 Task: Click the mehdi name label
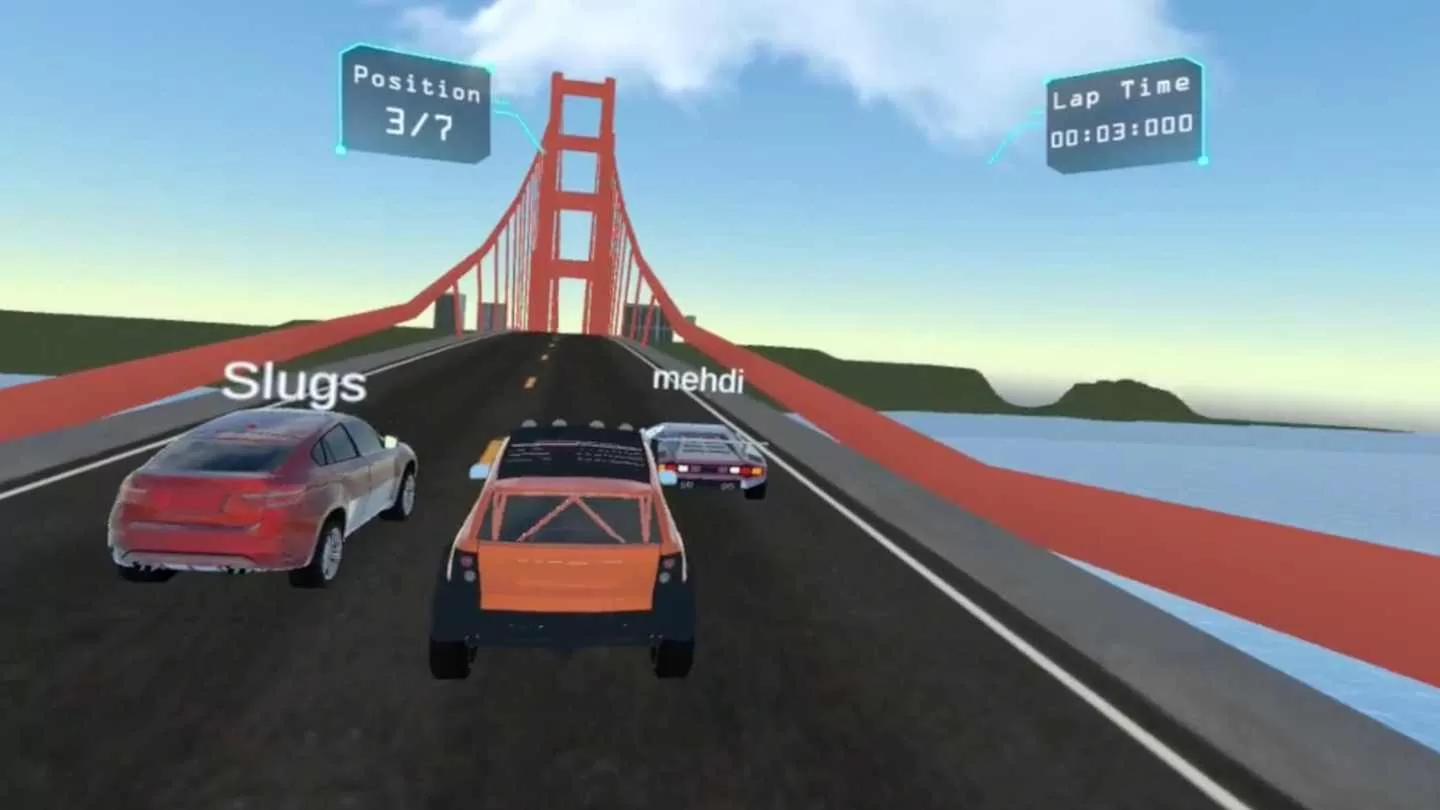[x=697, y=382]
